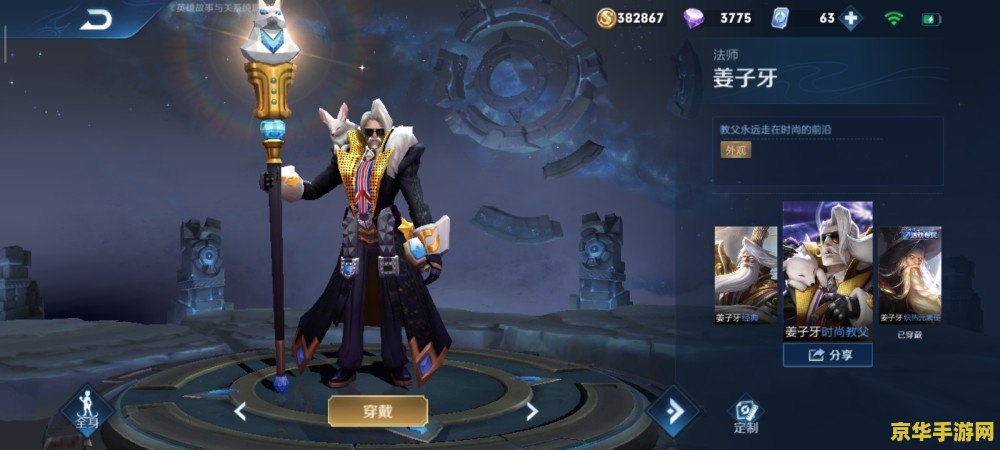Tap the purple diamond currency icon
Image resolution: width=1000 pixels, height=450 pixels.
(x=694, y=18)
